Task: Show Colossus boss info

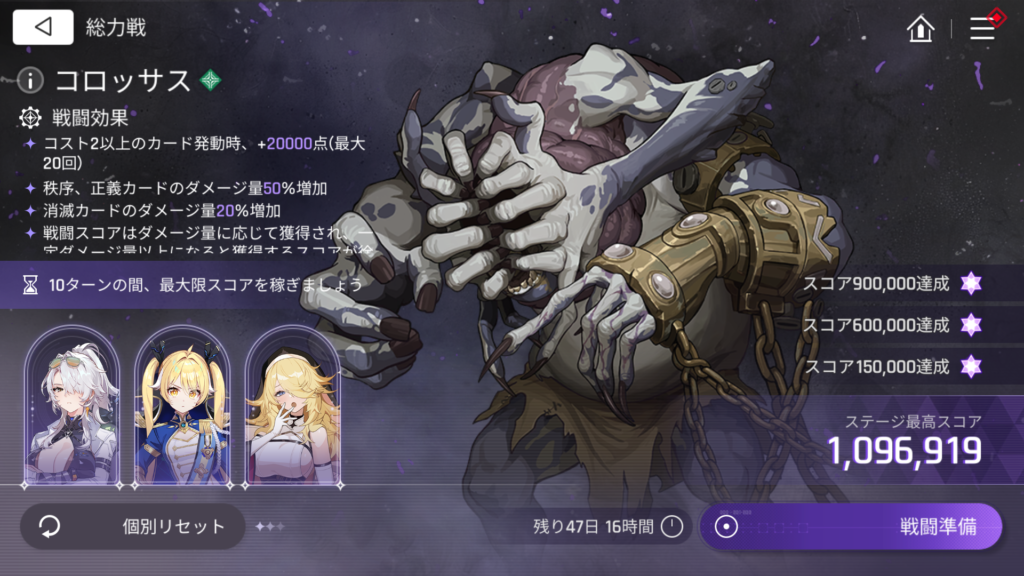Action: [x=33, y=79]
